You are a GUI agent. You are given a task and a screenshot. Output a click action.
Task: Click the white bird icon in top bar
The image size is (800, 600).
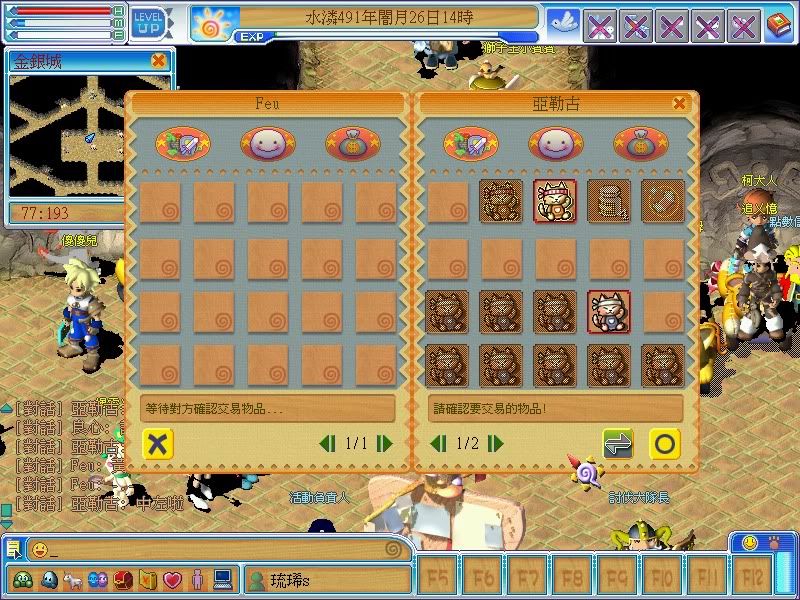click(563, 24)
